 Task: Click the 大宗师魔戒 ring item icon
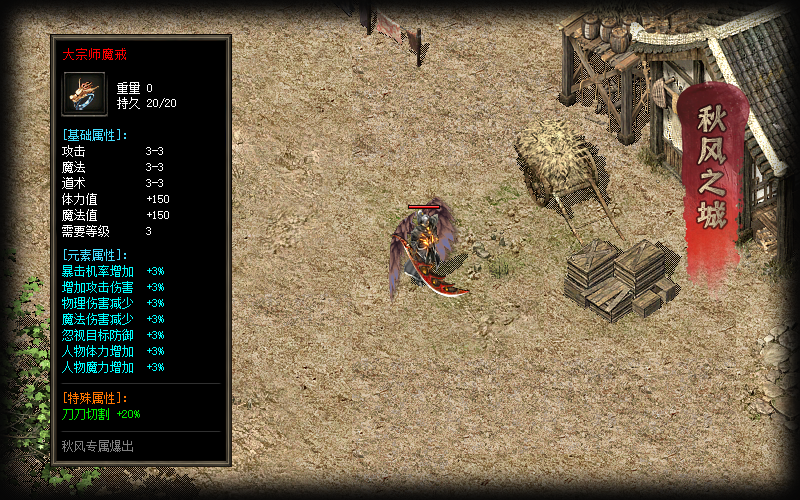click(x=84, y=94)
